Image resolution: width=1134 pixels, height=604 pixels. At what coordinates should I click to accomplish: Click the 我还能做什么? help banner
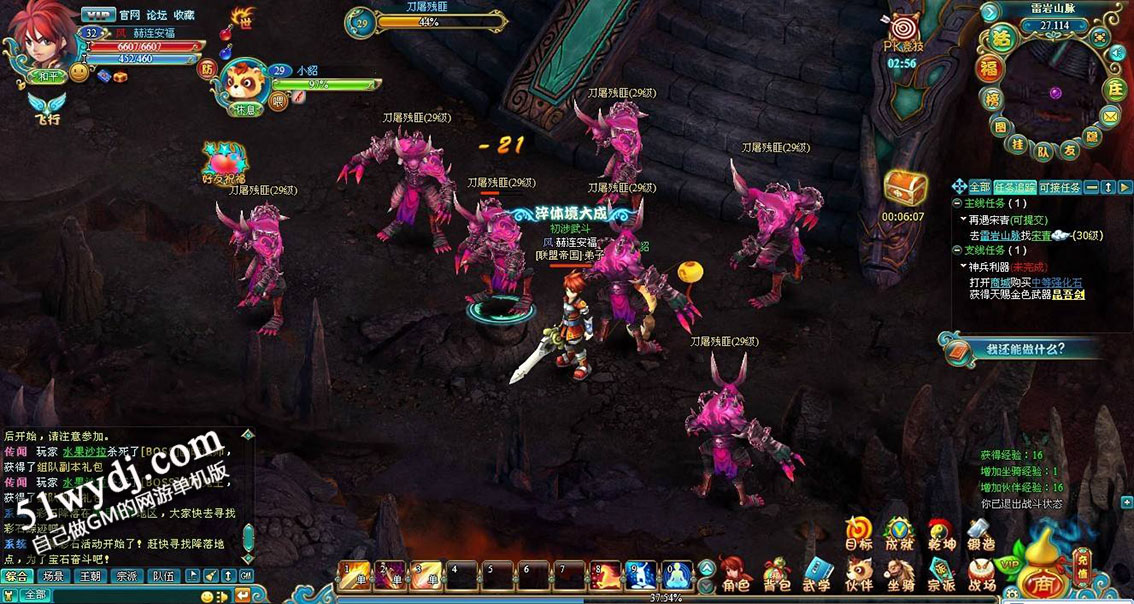point(1020,349)
